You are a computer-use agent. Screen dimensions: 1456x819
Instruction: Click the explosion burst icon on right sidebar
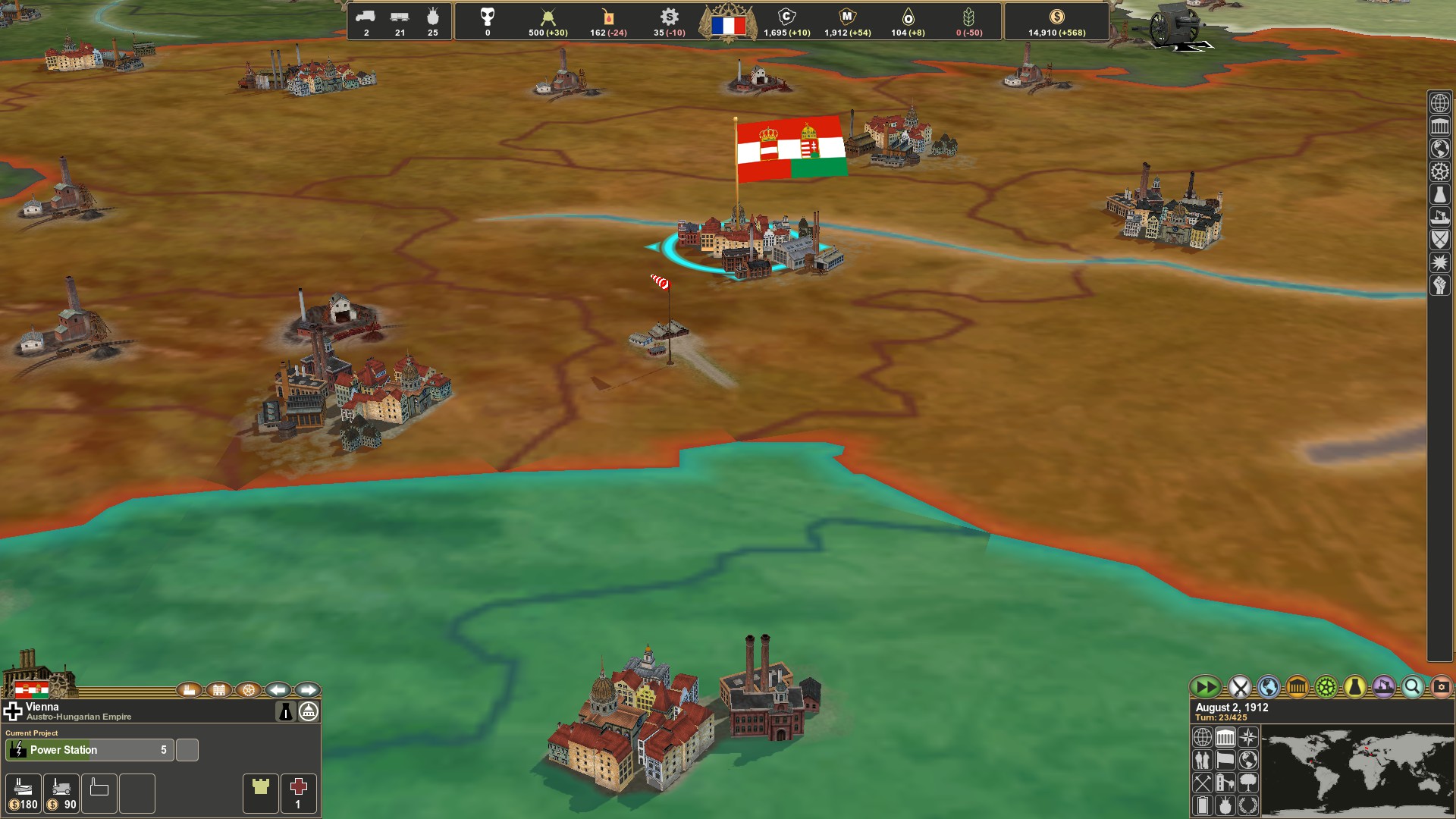1439,262
